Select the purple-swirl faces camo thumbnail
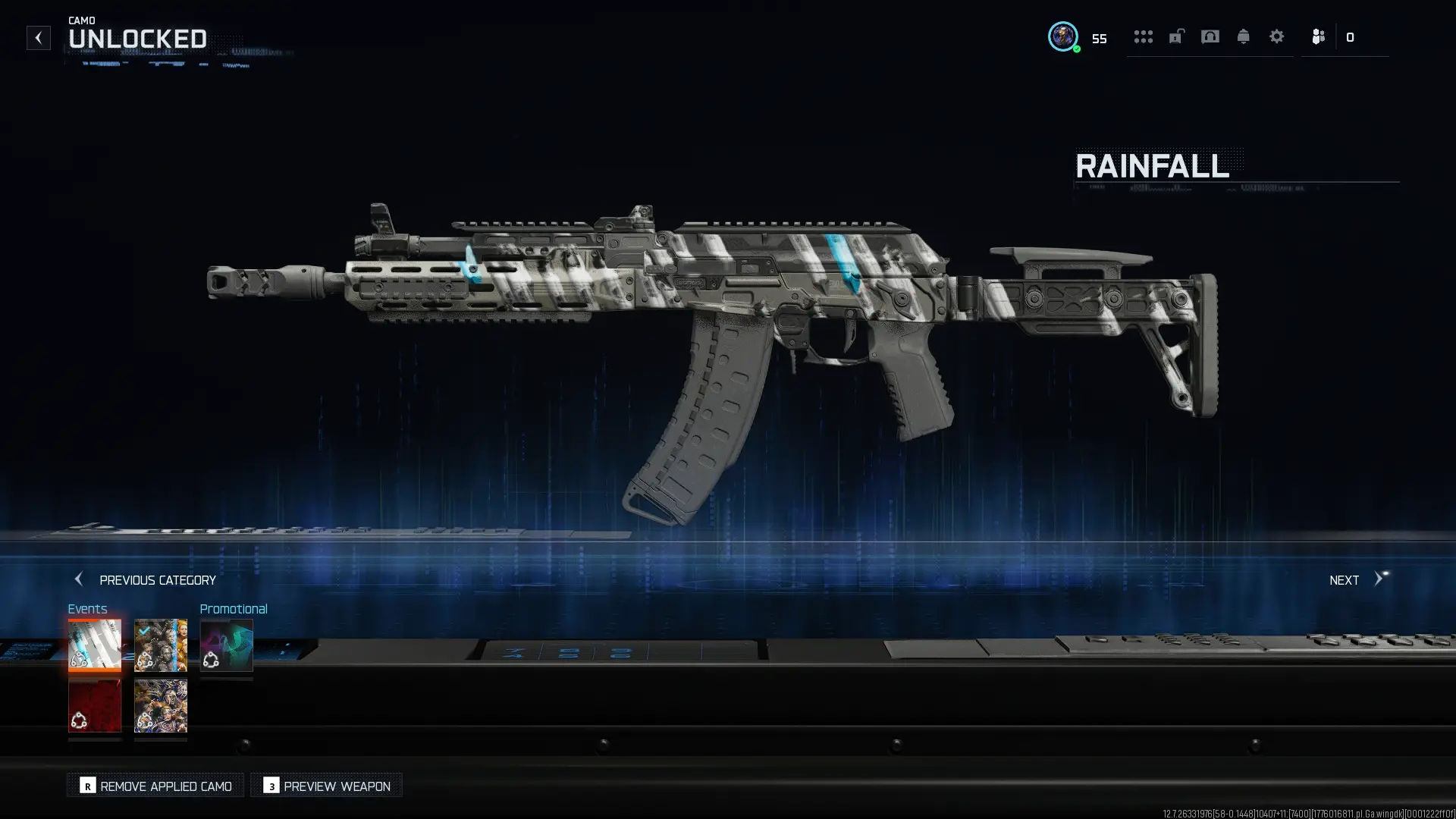The height and width of the screenshot is (819, 1456). 161,706
